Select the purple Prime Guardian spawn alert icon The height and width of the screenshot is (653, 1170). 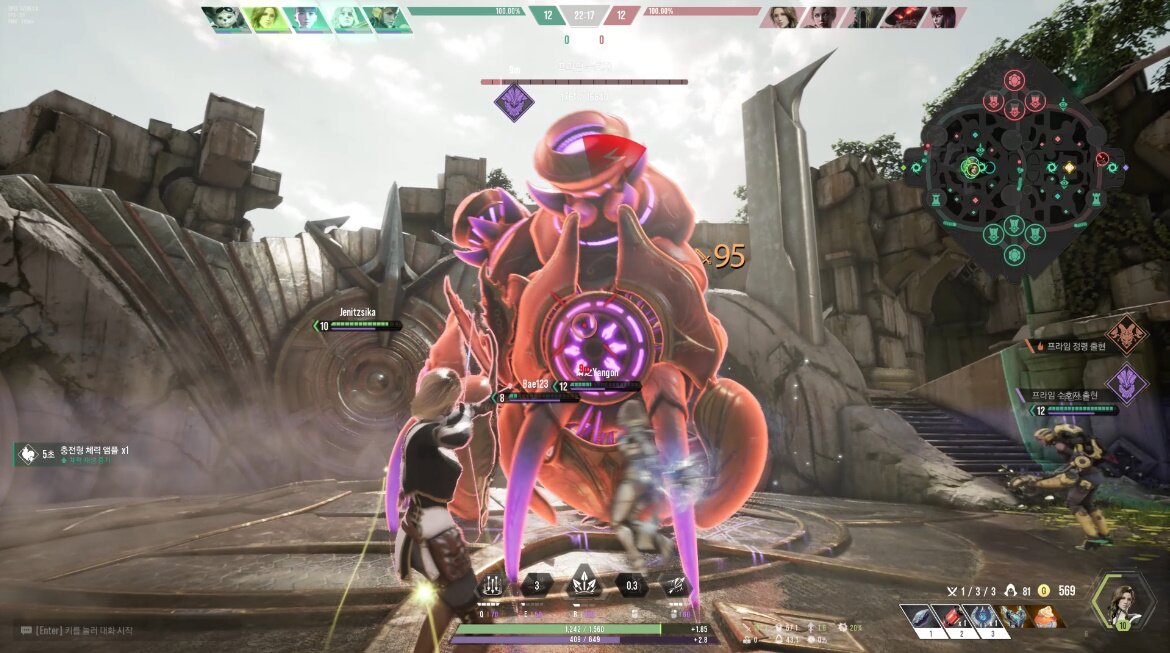tap(1127, 384)
